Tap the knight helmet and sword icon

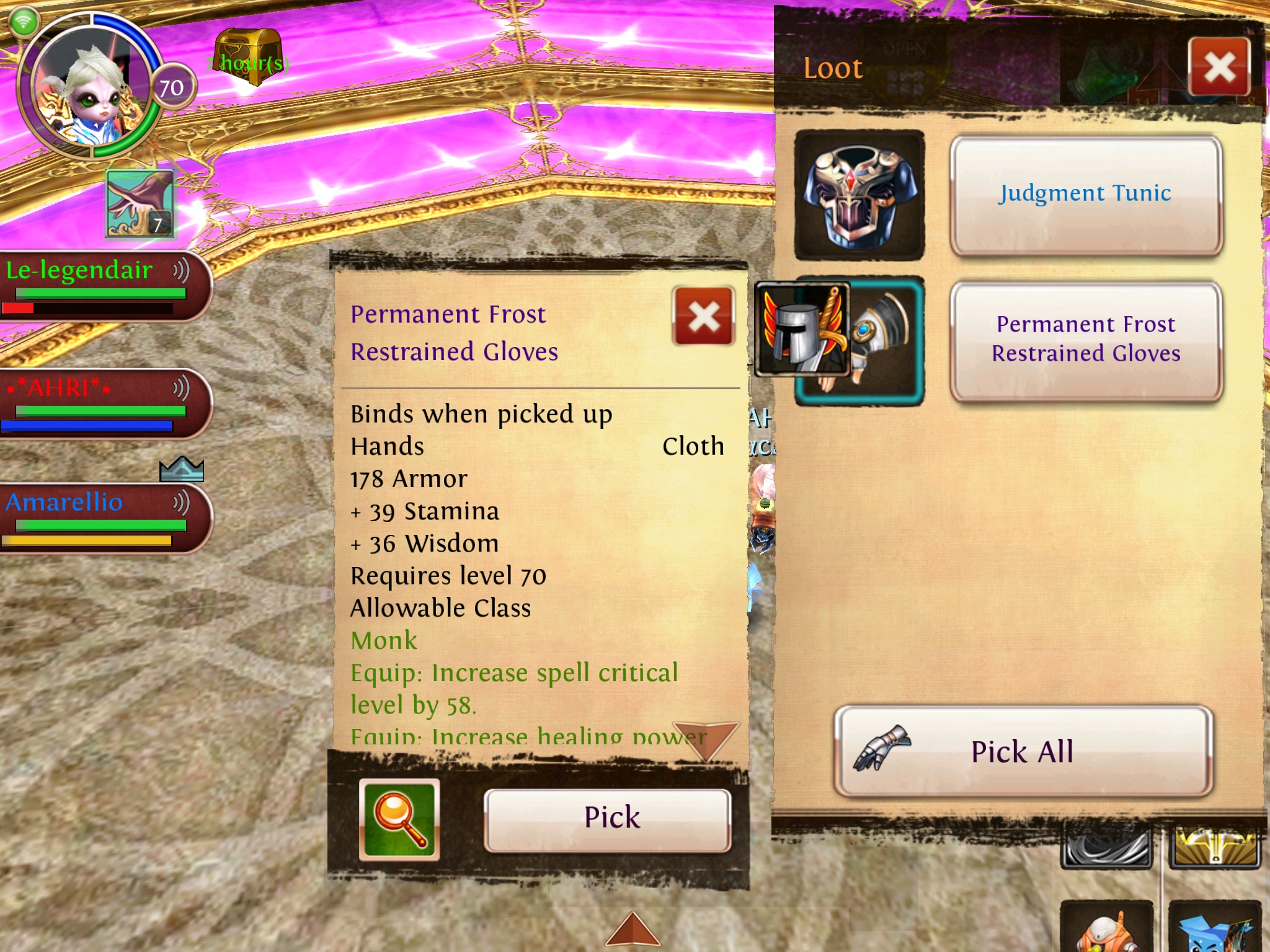pos(801,330)
